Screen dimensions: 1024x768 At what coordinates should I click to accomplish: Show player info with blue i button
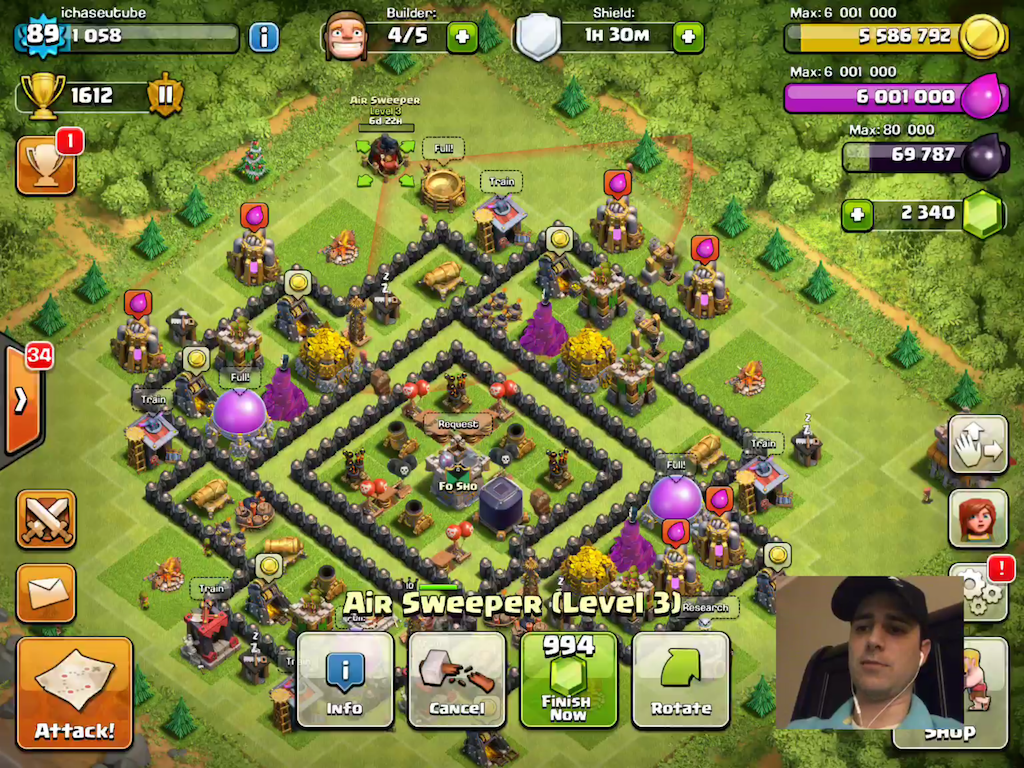(263, 37)
